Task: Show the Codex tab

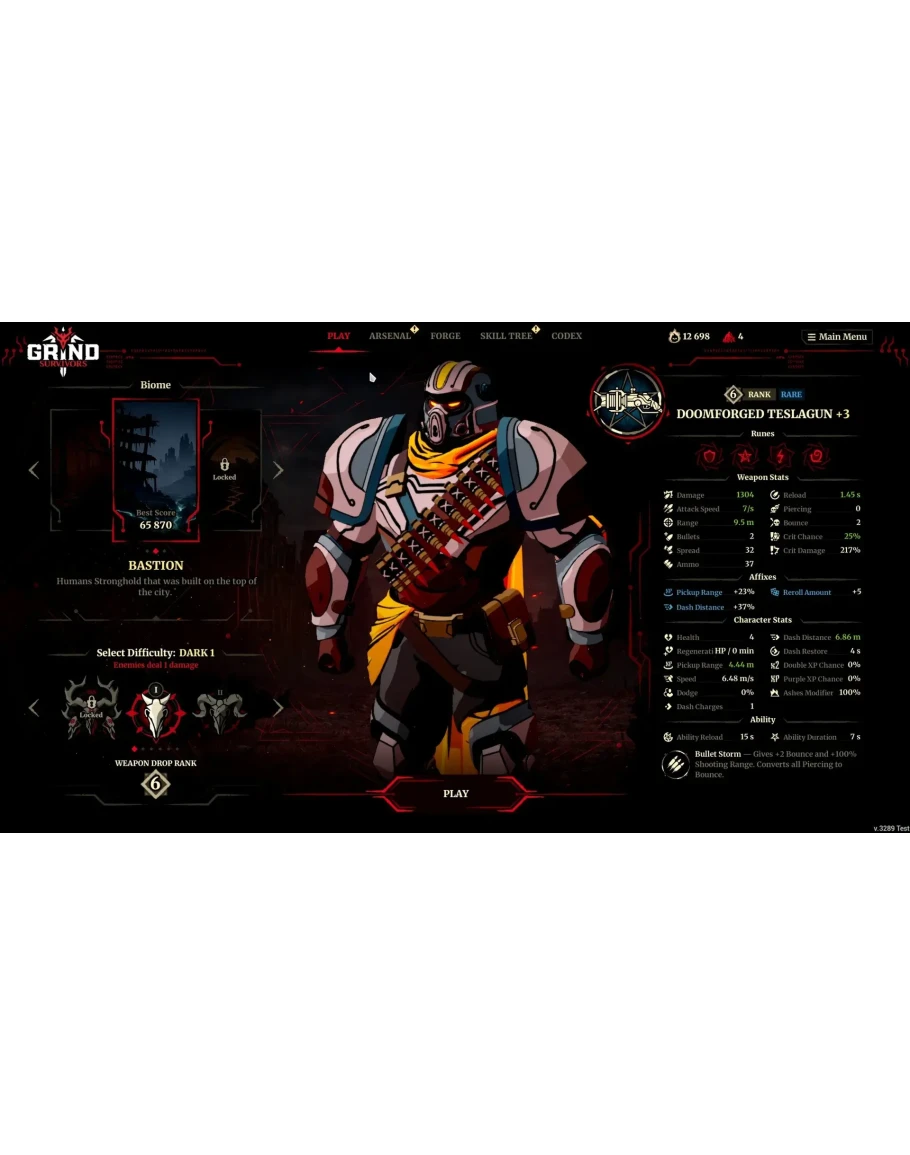Action: pyautogui.click(x=566, y=336)
